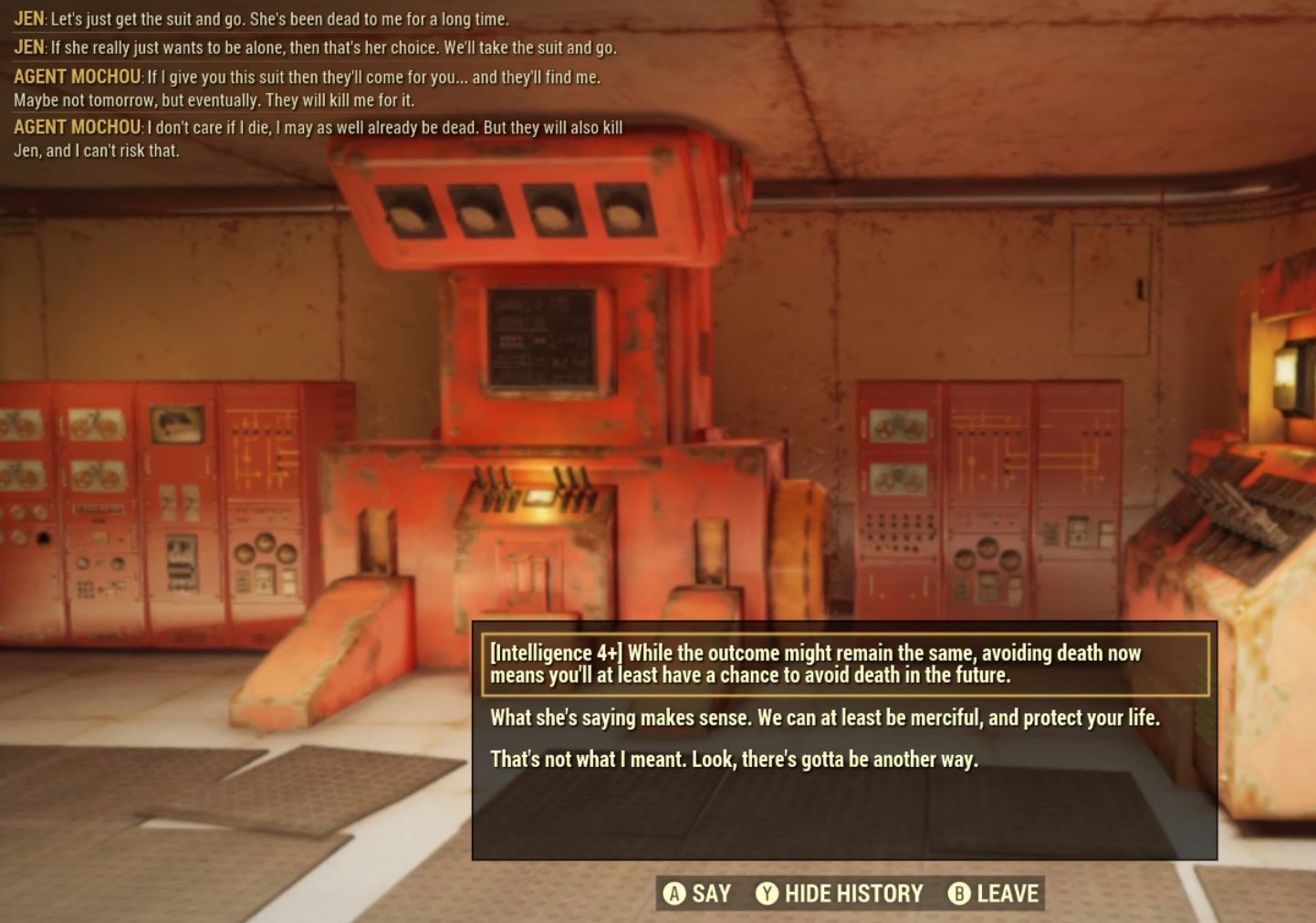This screenshot has width=1316, height=923.
Task: Click the circular A prompt in the bottom bar
Action: pos(674,894)
